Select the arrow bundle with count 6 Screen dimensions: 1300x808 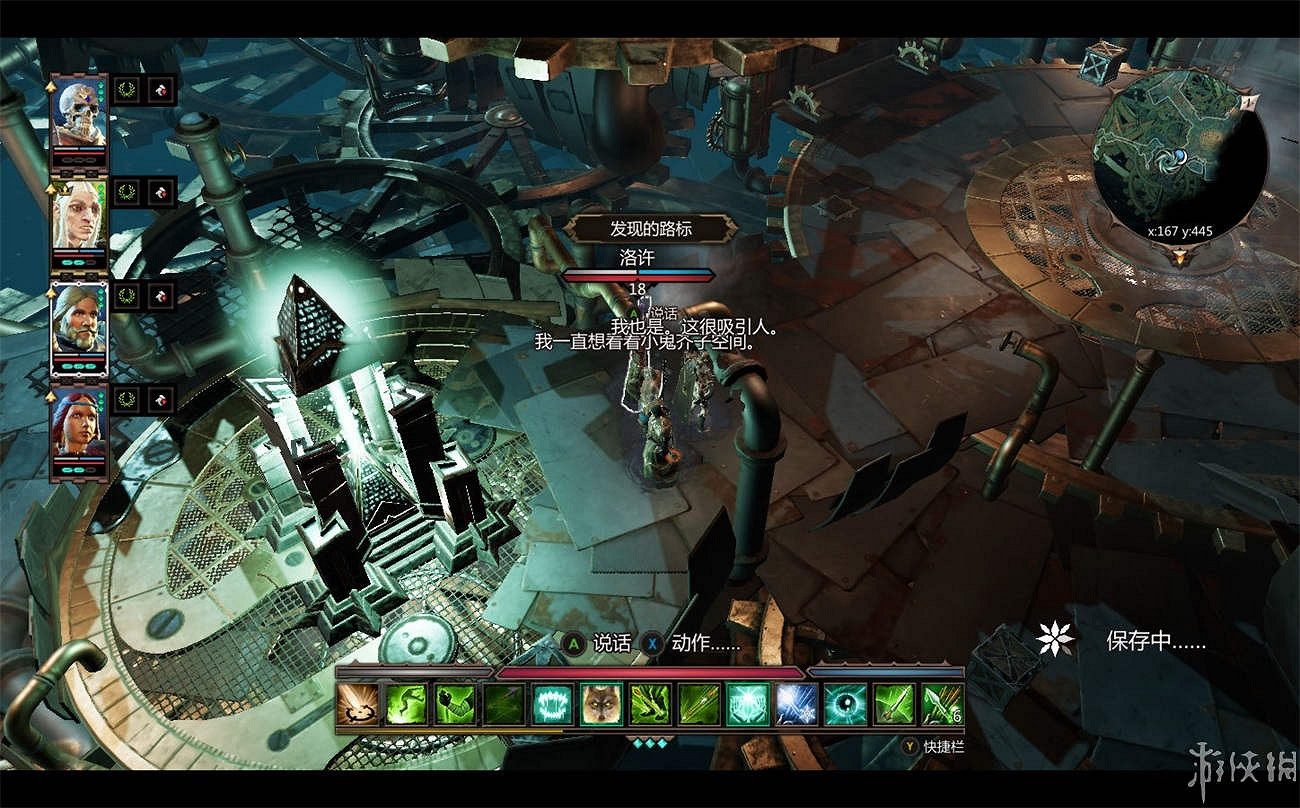tap(943, 704)
